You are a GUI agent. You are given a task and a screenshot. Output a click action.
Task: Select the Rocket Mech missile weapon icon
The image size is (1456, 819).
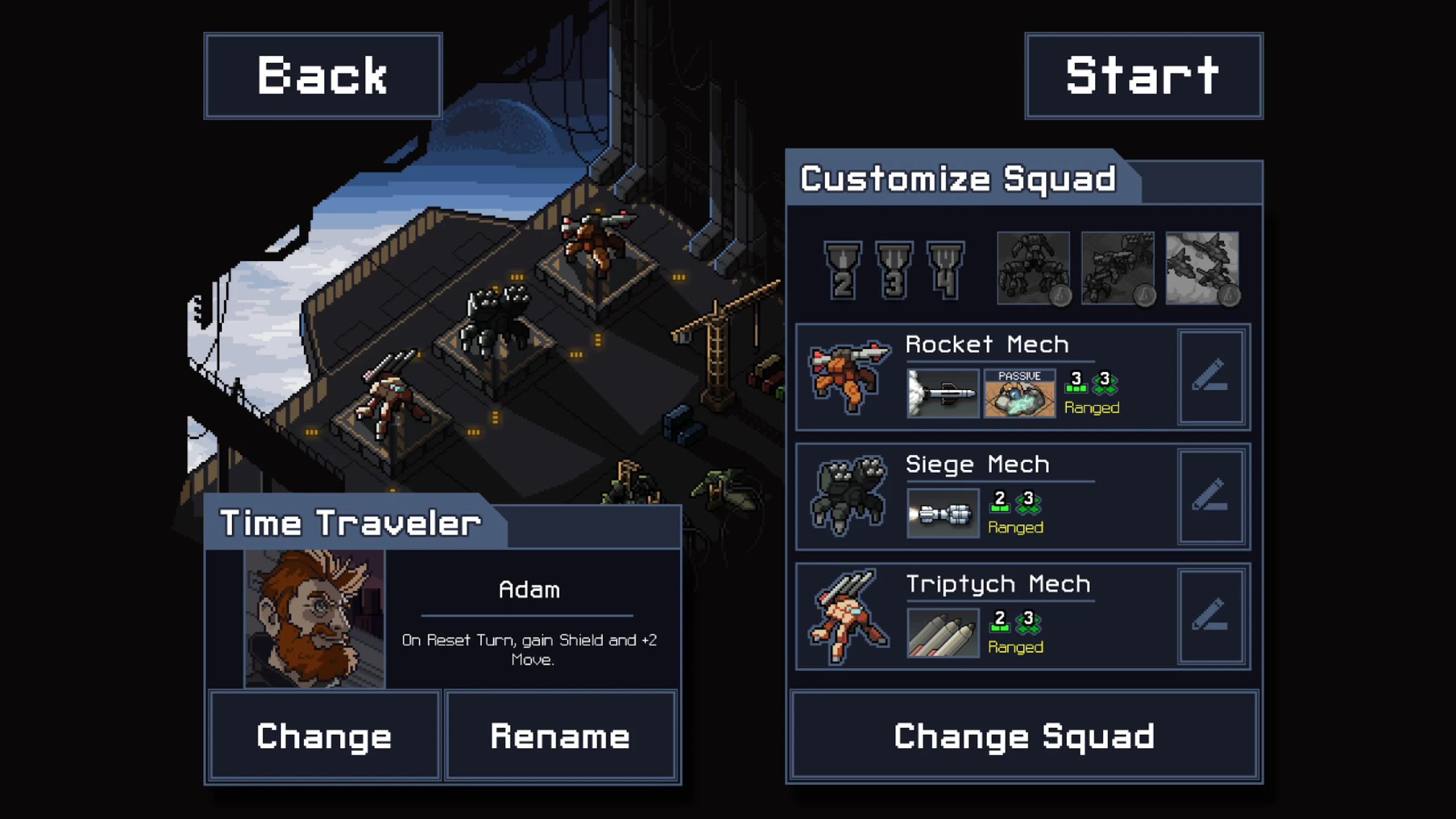pos(942,393)
